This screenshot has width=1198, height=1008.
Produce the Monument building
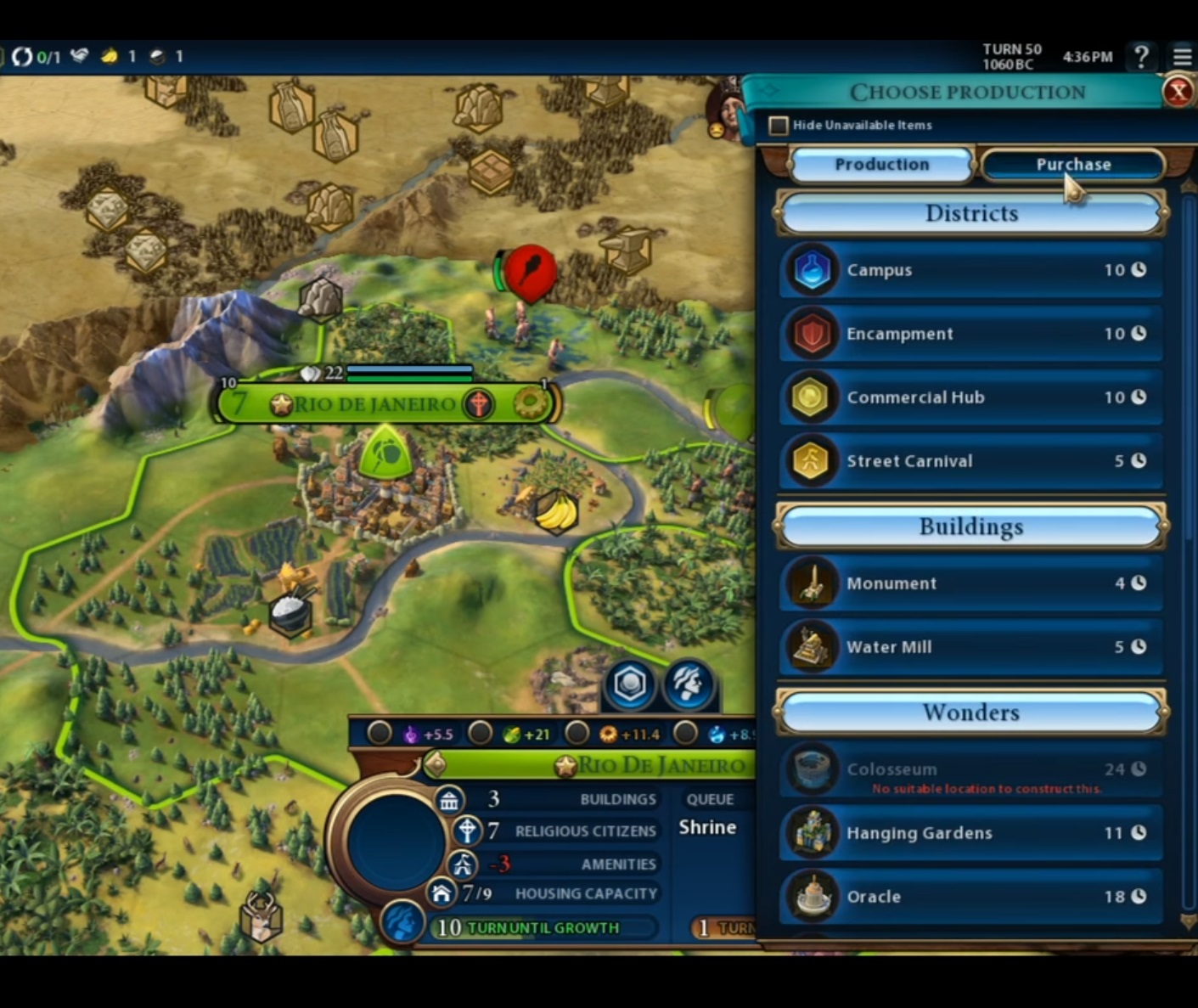[x=970, y=583]
